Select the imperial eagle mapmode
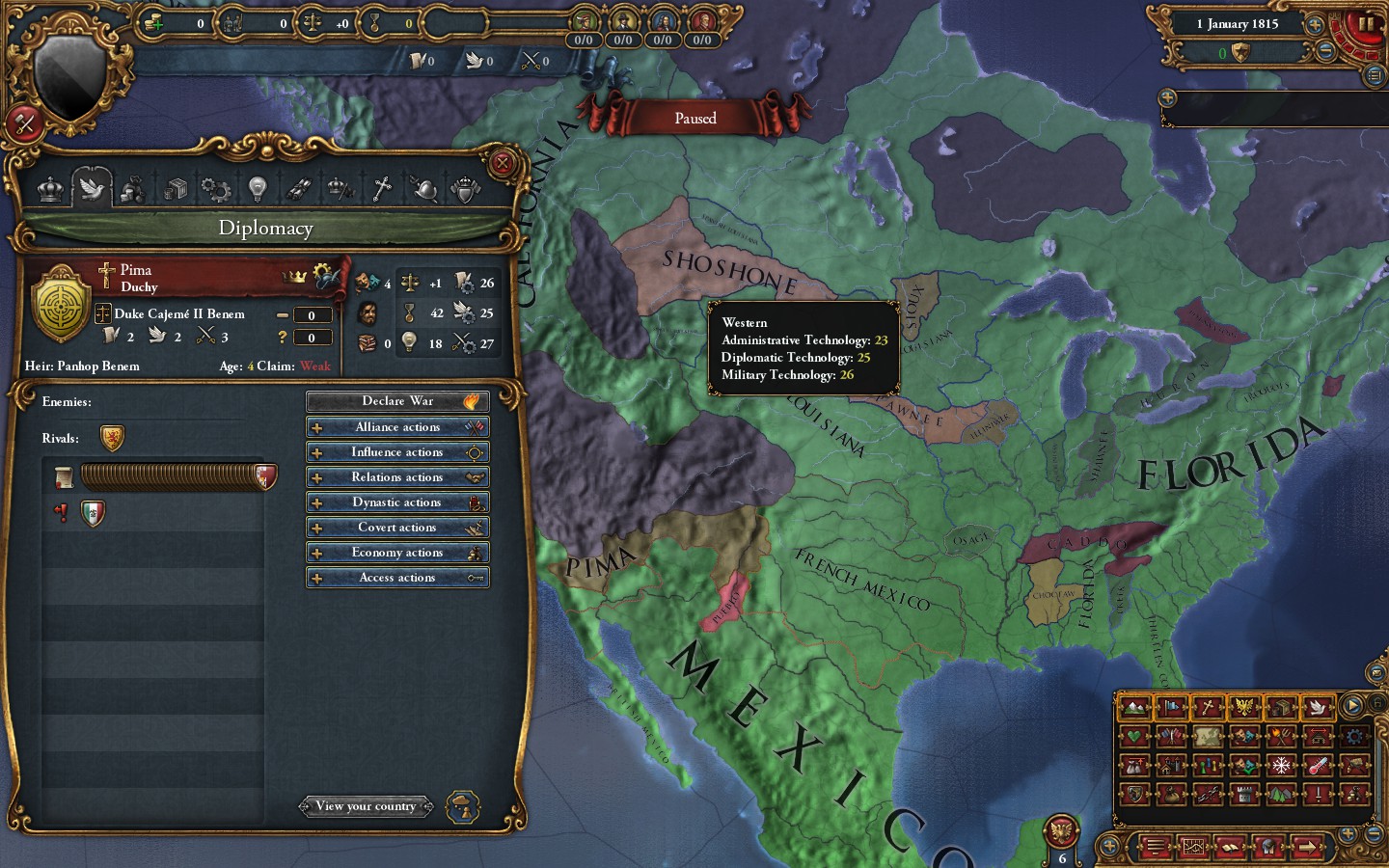Screen dimensions: 1389x868 pos(1244,707)
